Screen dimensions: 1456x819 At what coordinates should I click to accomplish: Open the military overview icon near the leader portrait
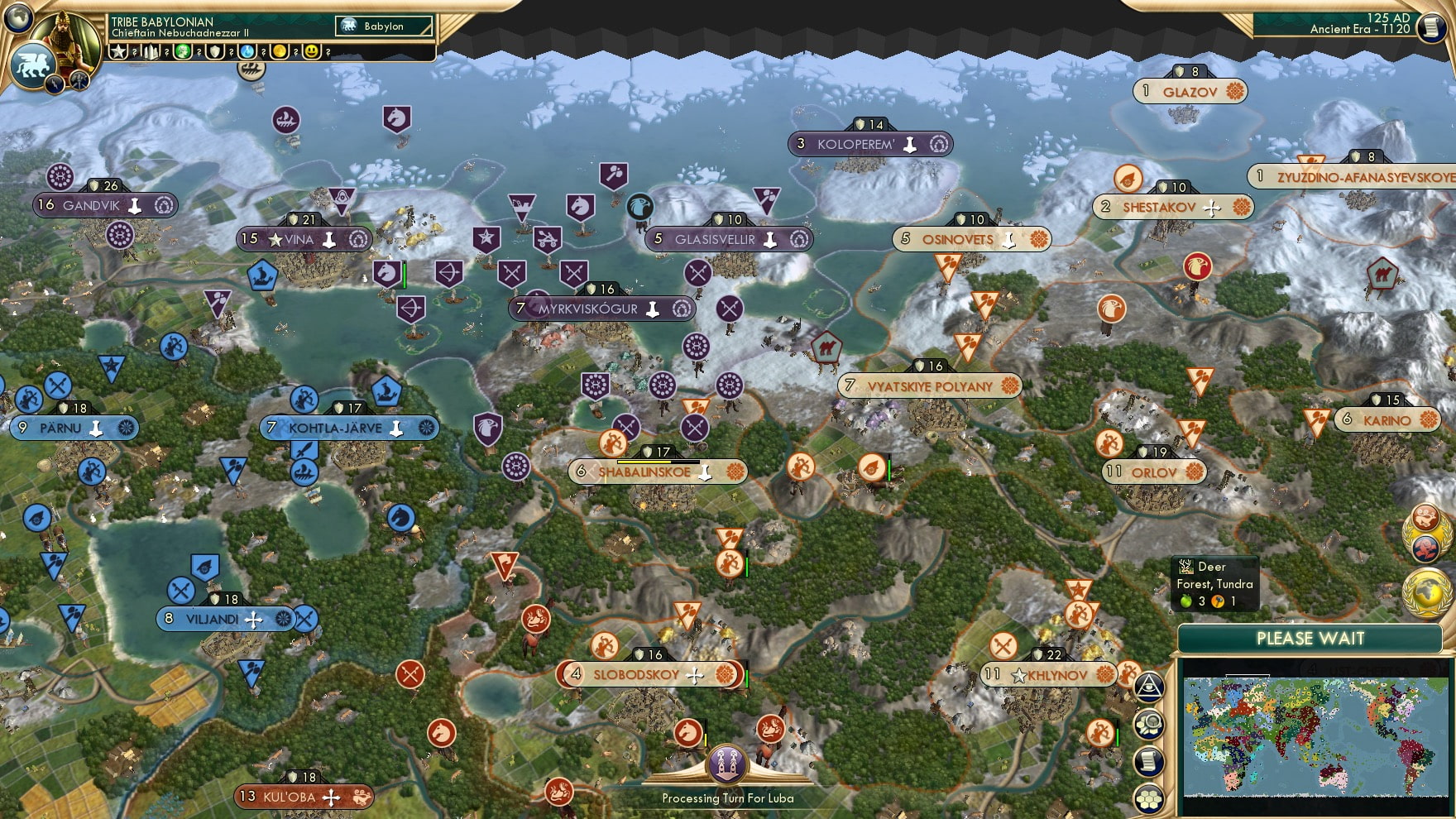79,81
